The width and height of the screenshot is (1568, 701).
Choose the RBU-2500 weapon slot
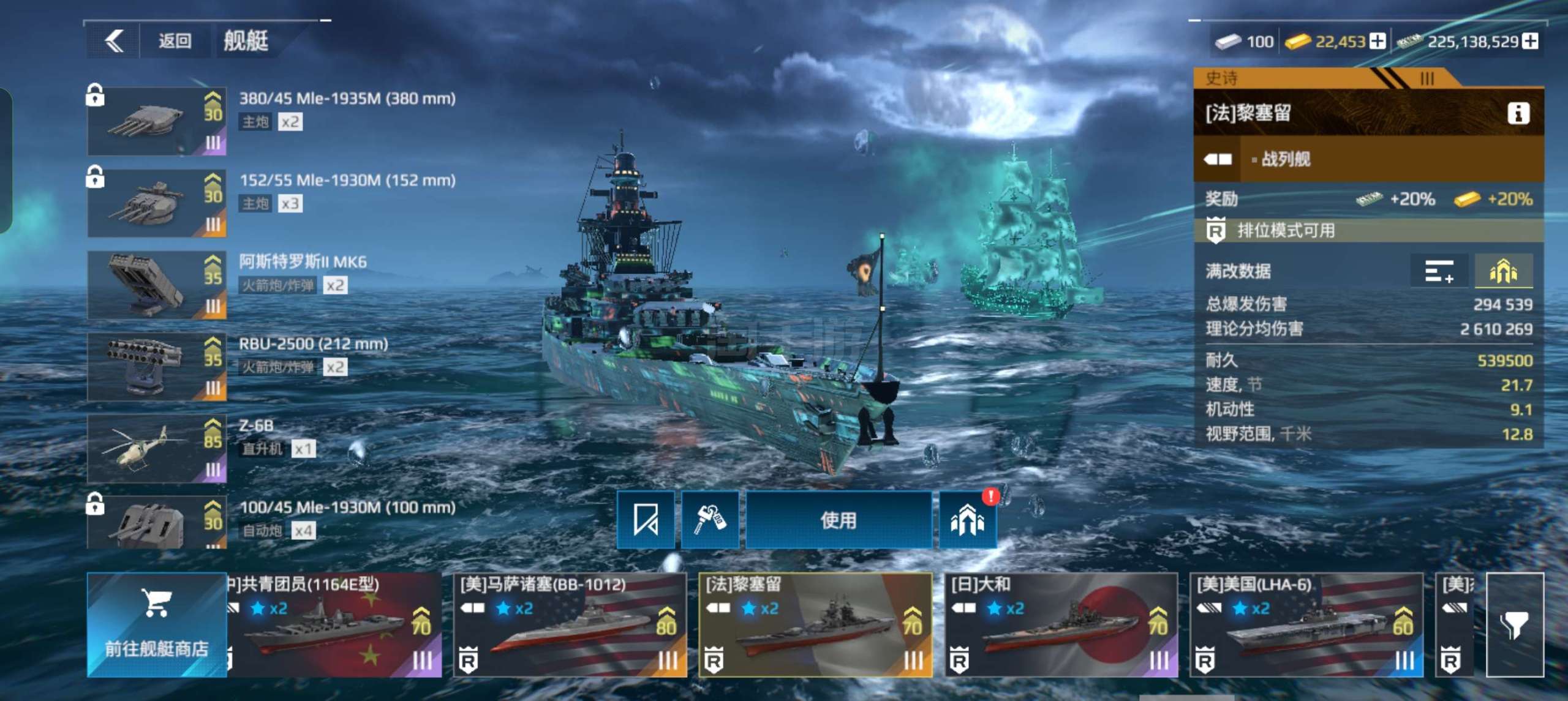point(157,367)
